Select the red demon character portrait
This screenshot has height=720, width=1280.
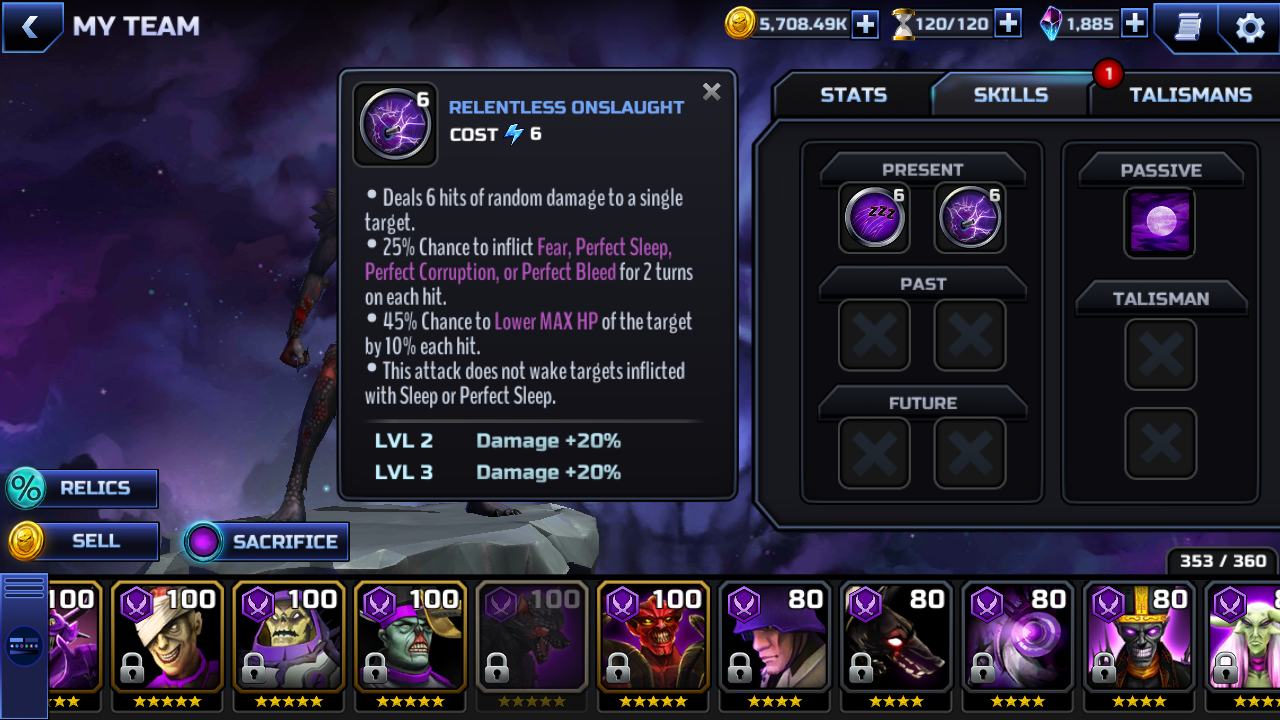tap(654, 636)
